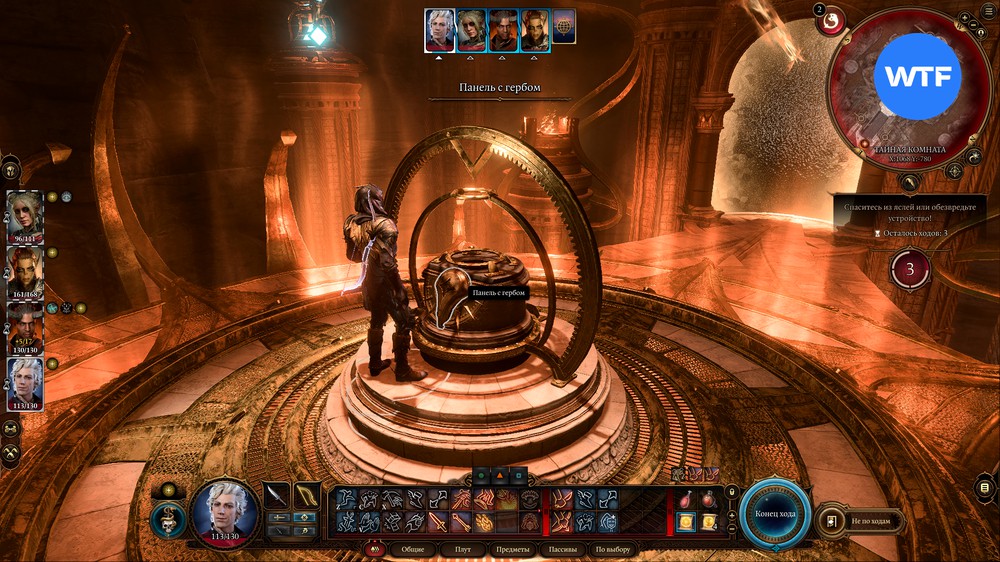Toggle the 'Не по ходам' turn-based mode button
This screenshot has height=562, width=1000.
(861, 521)
